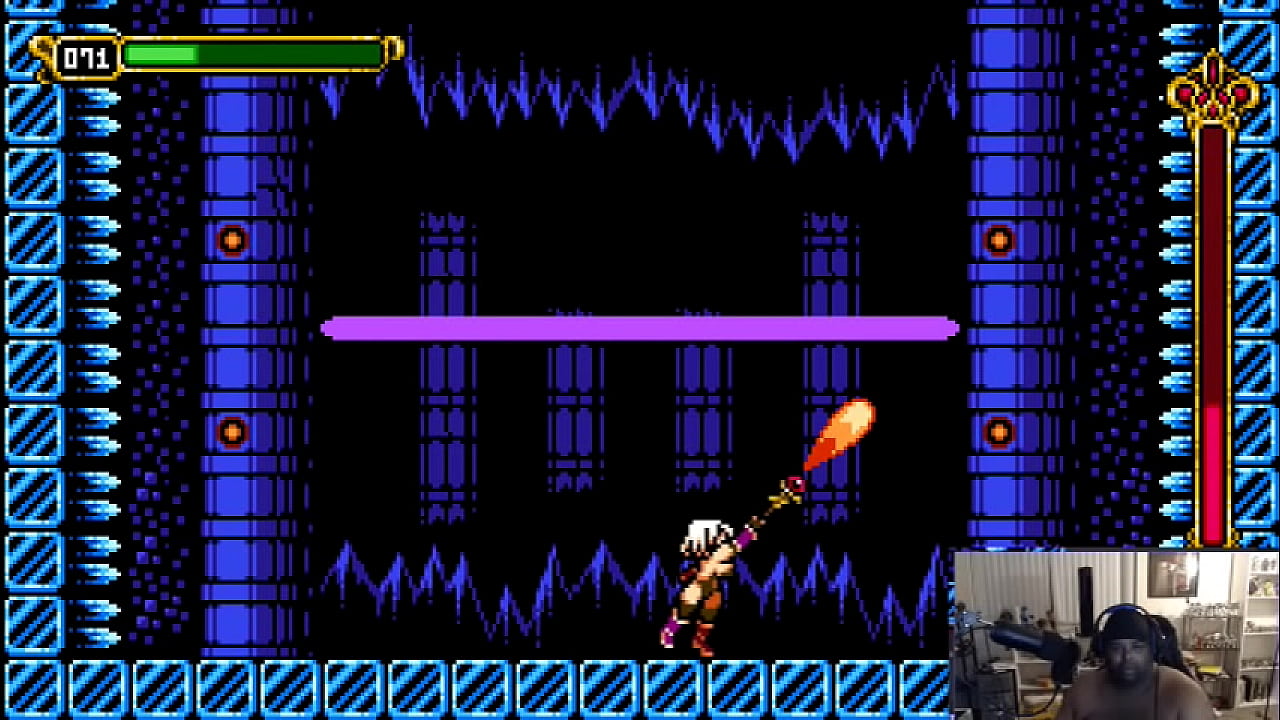The height and width of the screenshot is (720, 1280).
Task: Click the orange rivet orb on the left pillar
Action: [232, 239]
